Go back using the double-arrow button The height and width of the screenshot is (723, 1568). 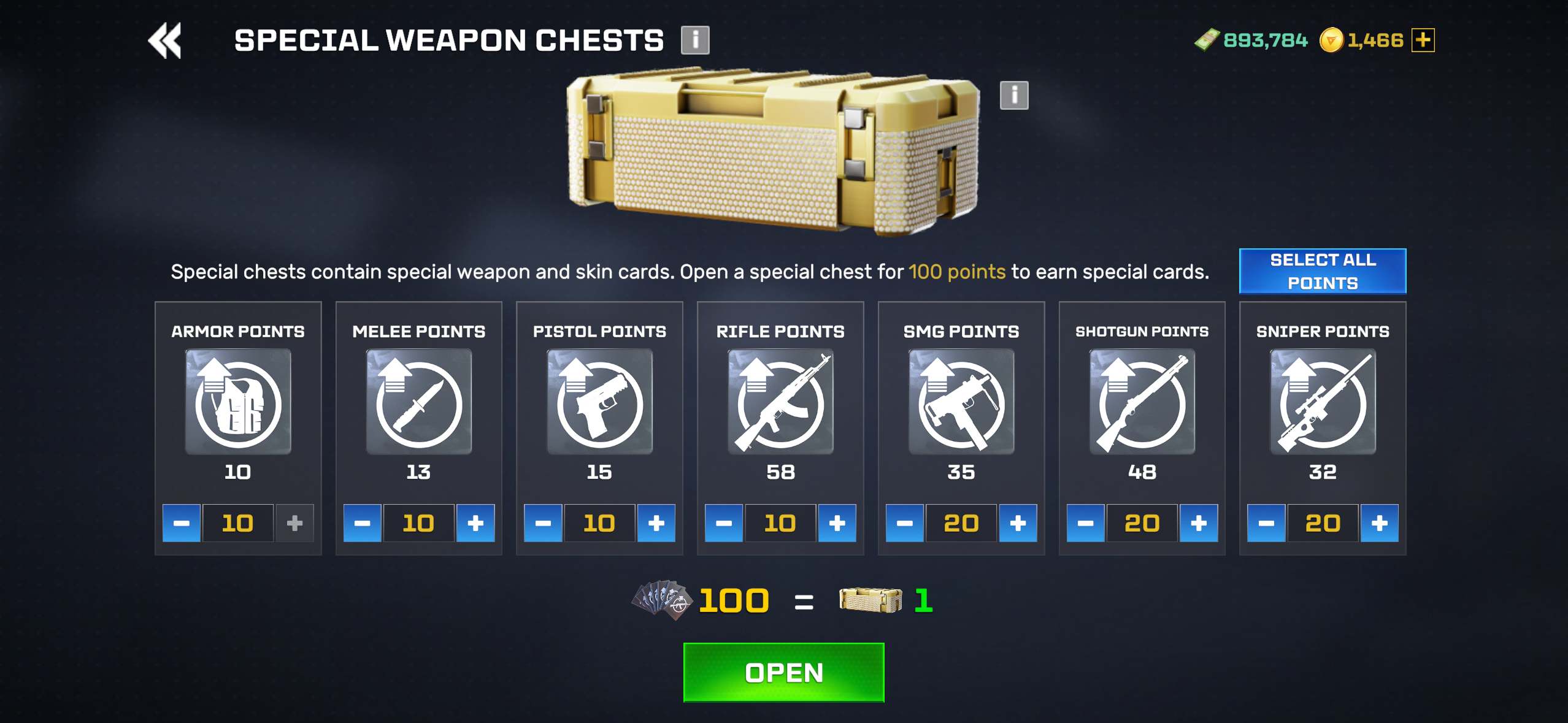pyautogui.click(x=165, y=40)
